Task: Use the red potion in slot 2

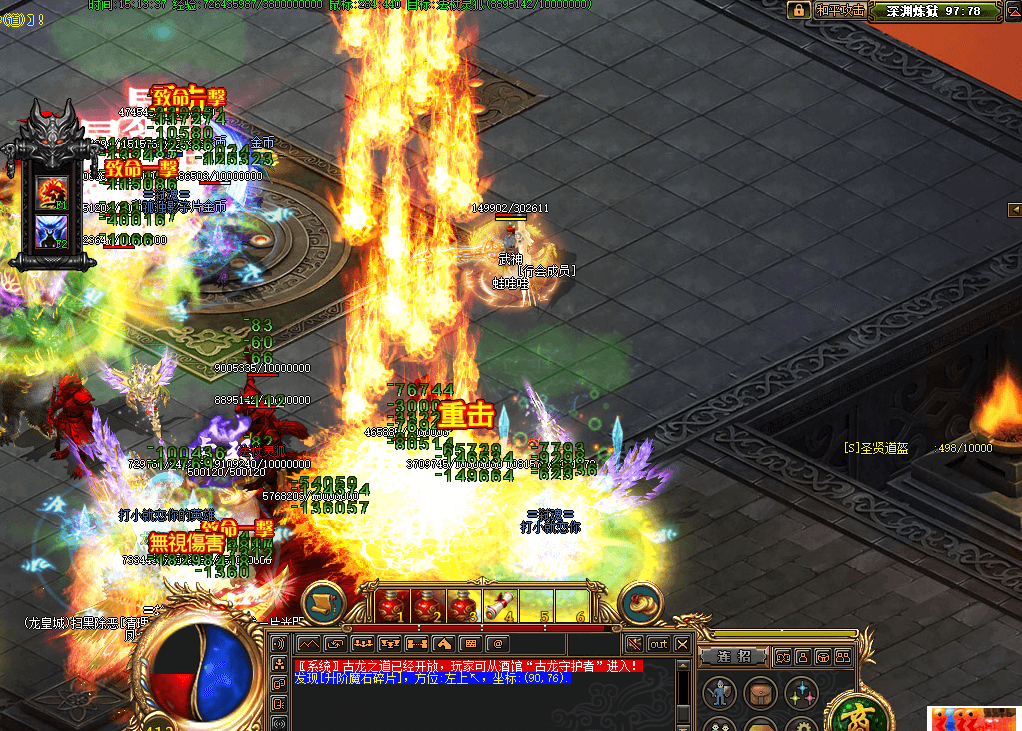Action: coord(429,606)
